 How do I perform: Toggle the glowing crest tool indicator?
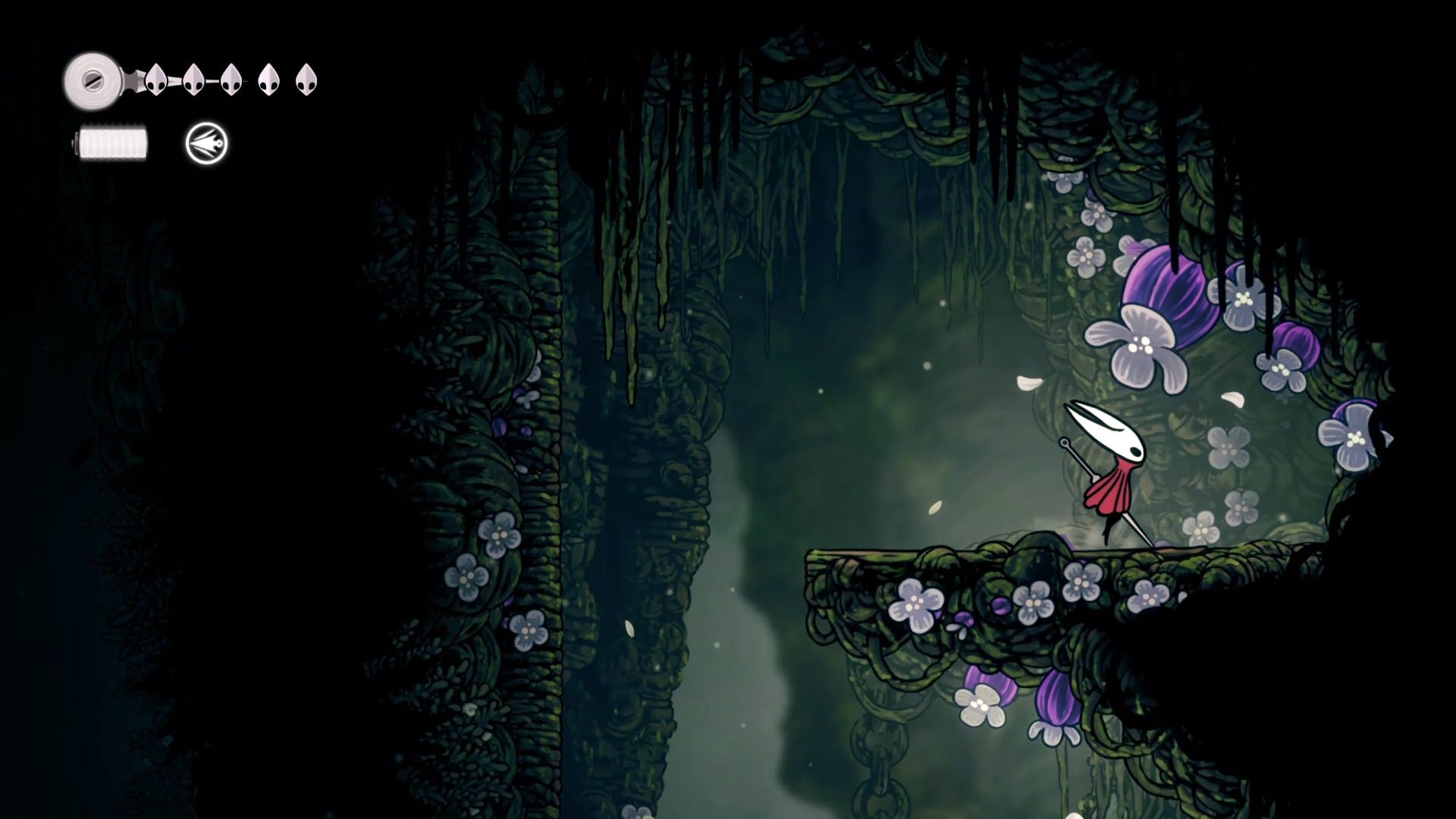(x=206, y=144)
